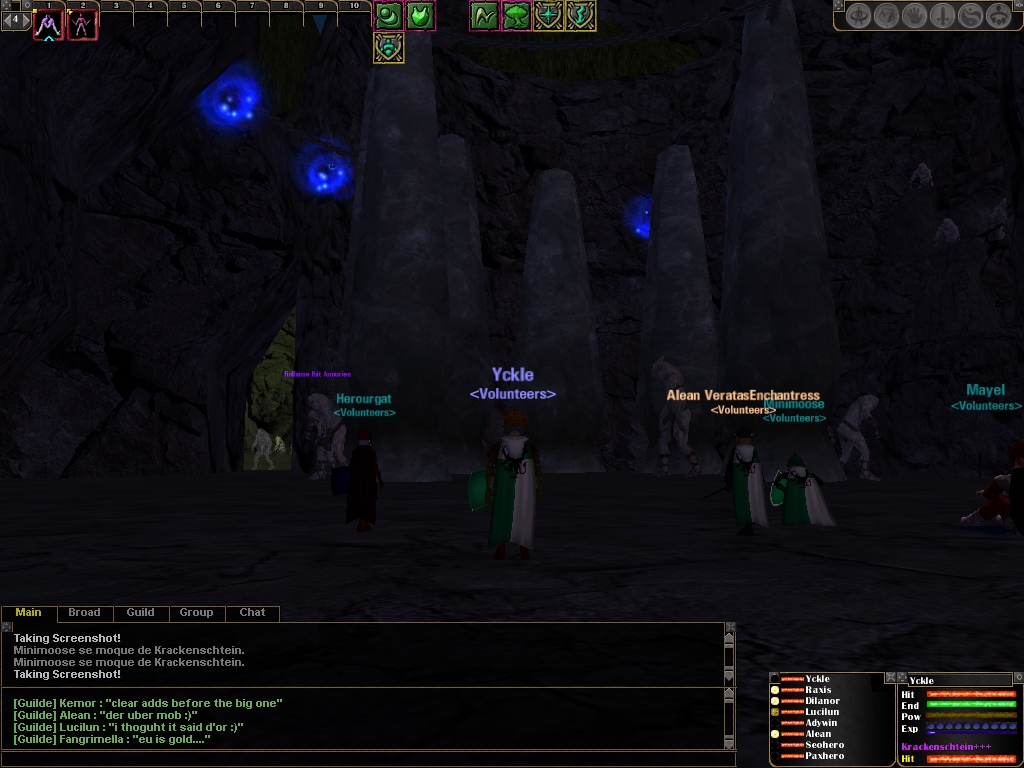Click the green tree buff icon

coord(517,16)
